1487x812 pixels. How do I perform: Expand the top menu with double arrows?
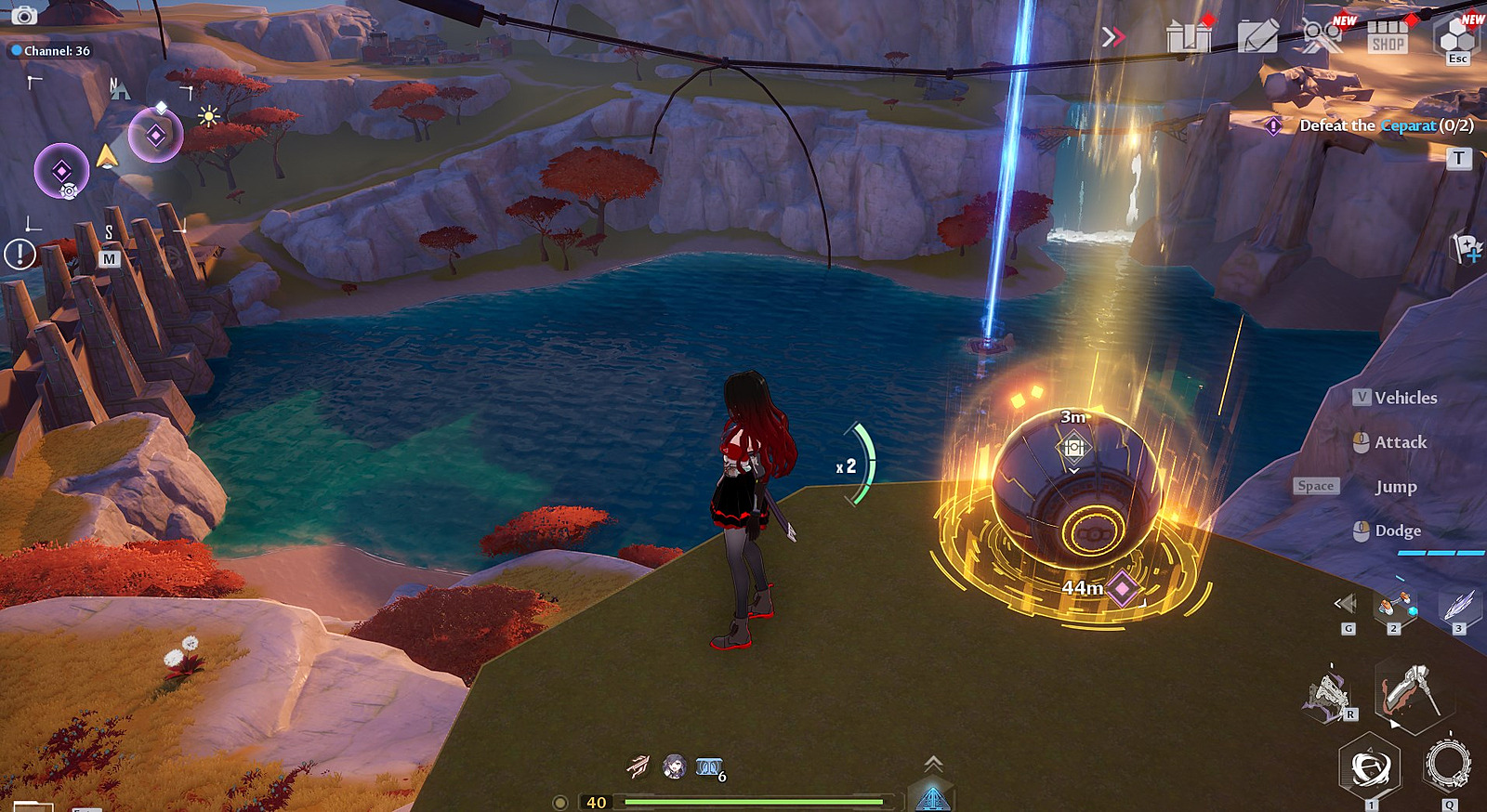pos(1112,36)
